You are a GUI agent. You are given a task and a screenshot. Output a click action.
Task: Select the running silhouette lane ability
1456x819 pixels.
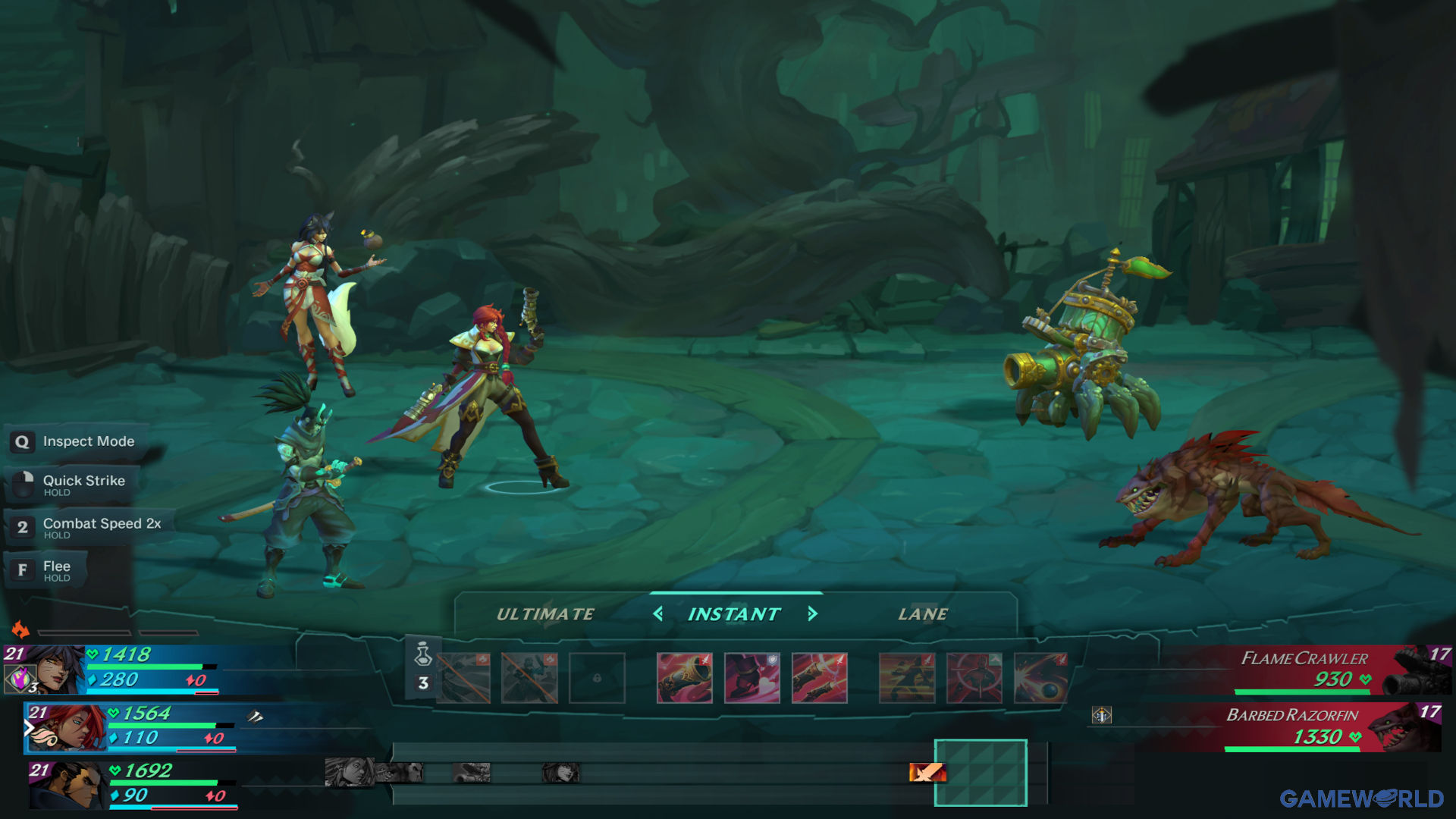tap(906, 678)
